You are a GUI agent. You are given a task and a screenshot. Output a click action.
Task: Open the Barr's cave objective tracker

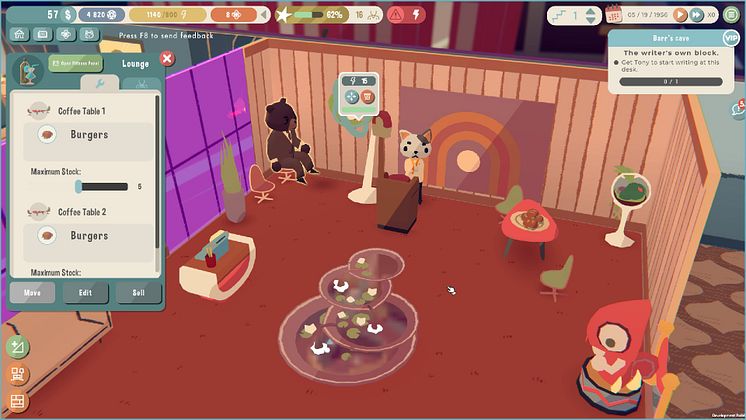[665, 66]
